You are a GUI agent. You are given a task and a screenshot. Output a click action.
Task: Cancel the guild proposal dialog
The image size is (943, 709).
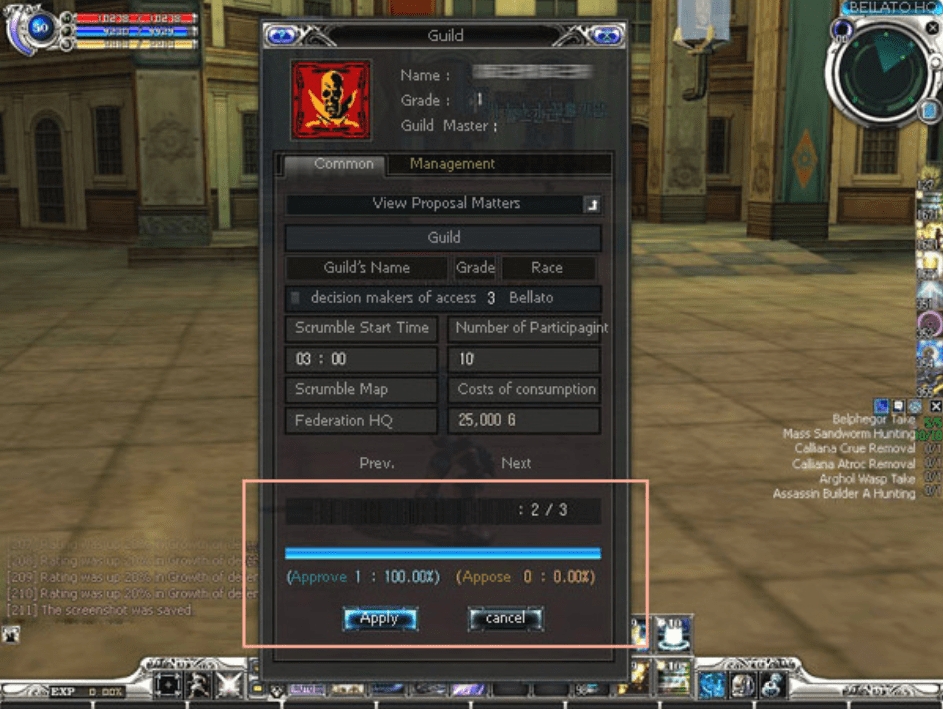[505, 619]
